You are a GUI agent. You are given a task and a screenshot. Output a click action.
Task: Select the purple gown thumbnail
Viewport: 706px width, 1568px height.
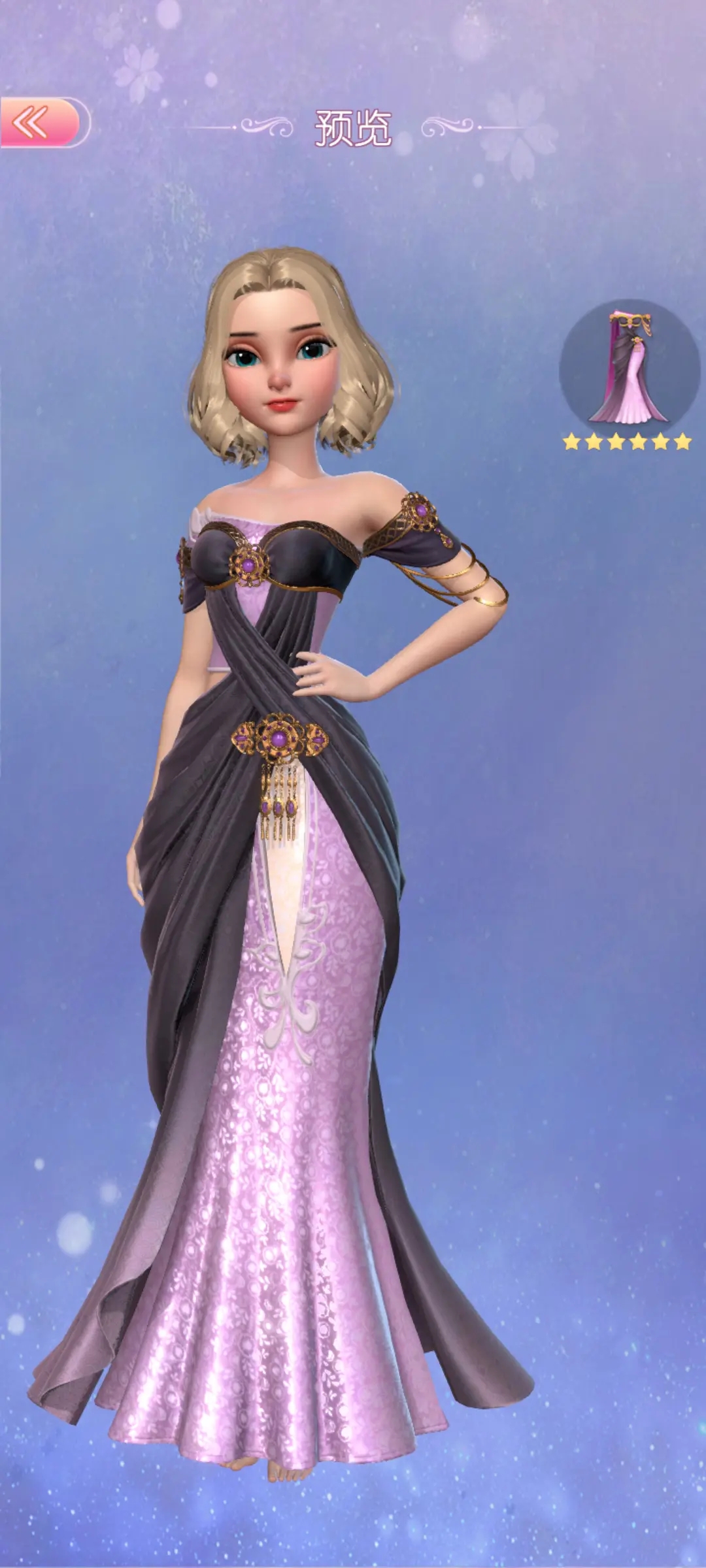629,368
